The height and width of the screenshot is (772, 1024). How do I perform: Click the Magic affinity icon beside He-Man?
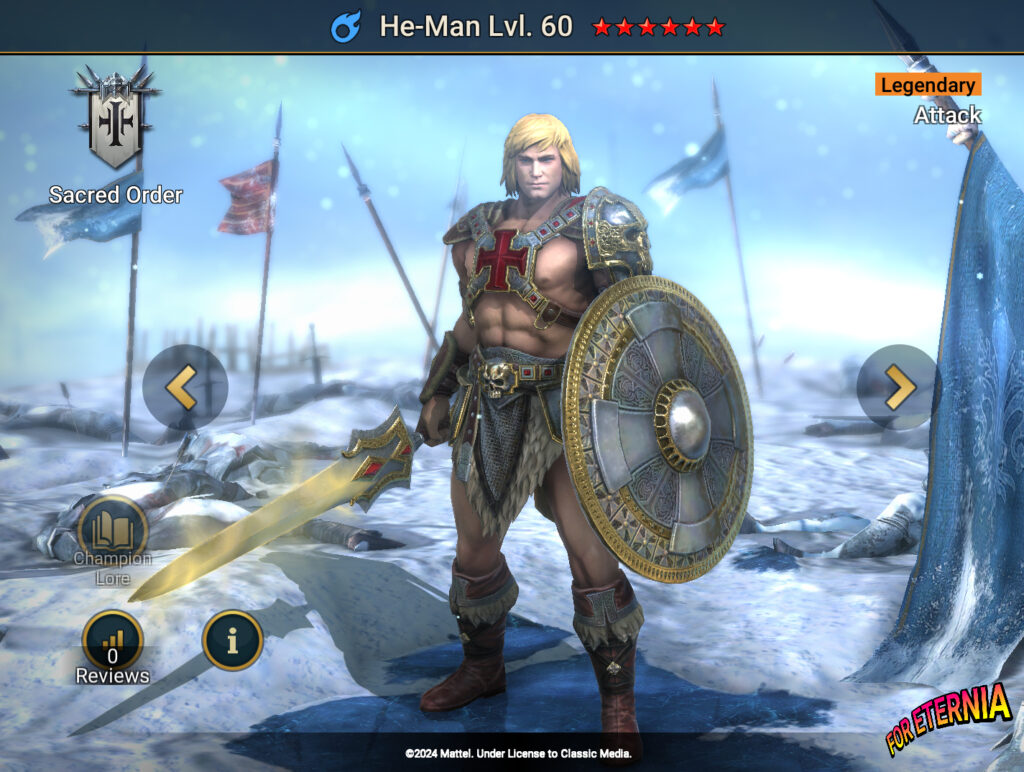tap(346, 26)
